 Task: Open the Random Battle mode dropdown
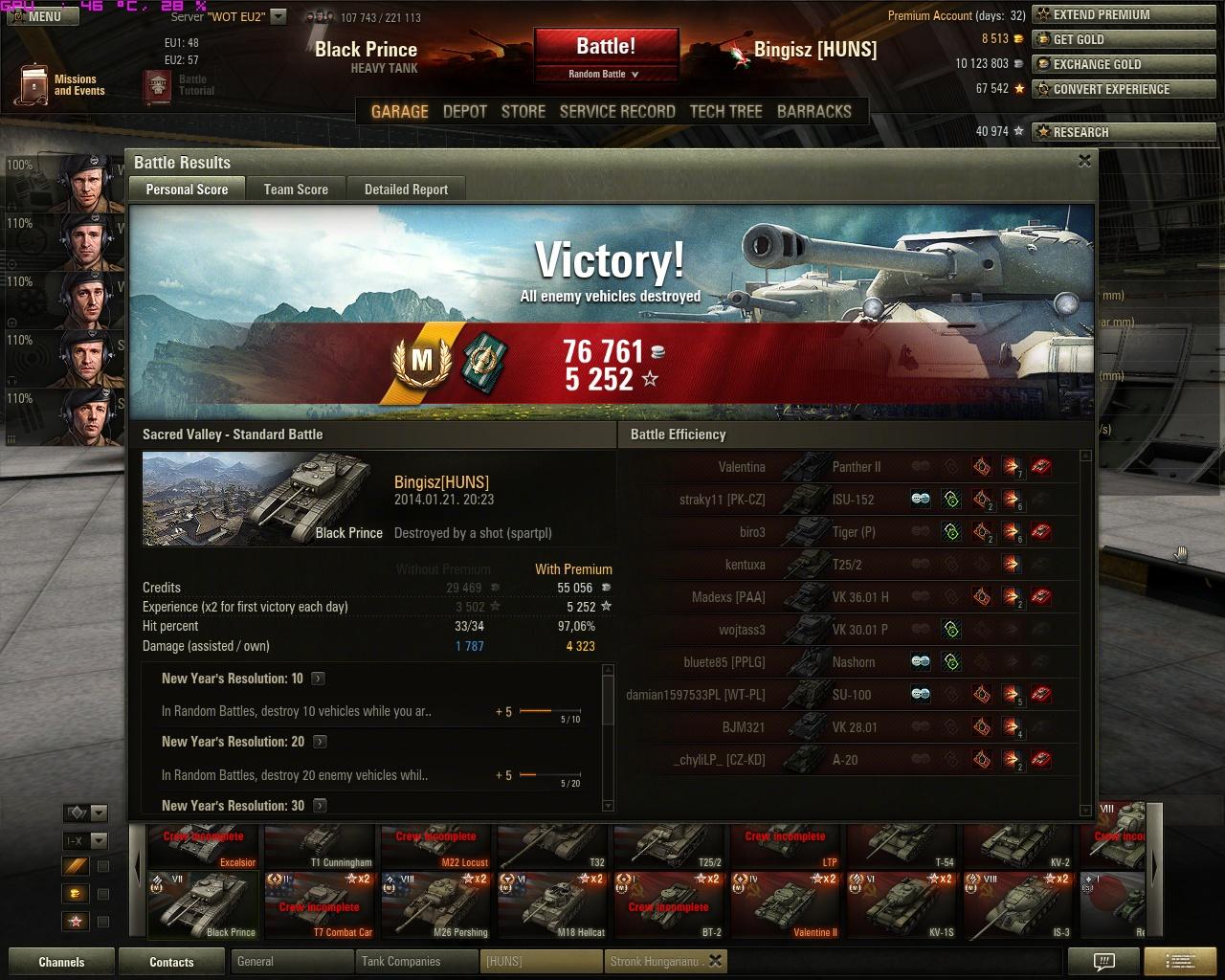pos(605,74)
